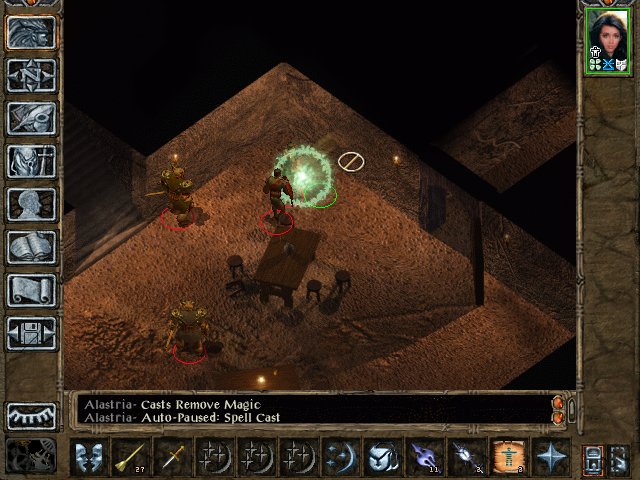Return to game with top-left face button
The width and height of the screenshot is (640, 480).
pyautogui.click(x=31, y=32)
